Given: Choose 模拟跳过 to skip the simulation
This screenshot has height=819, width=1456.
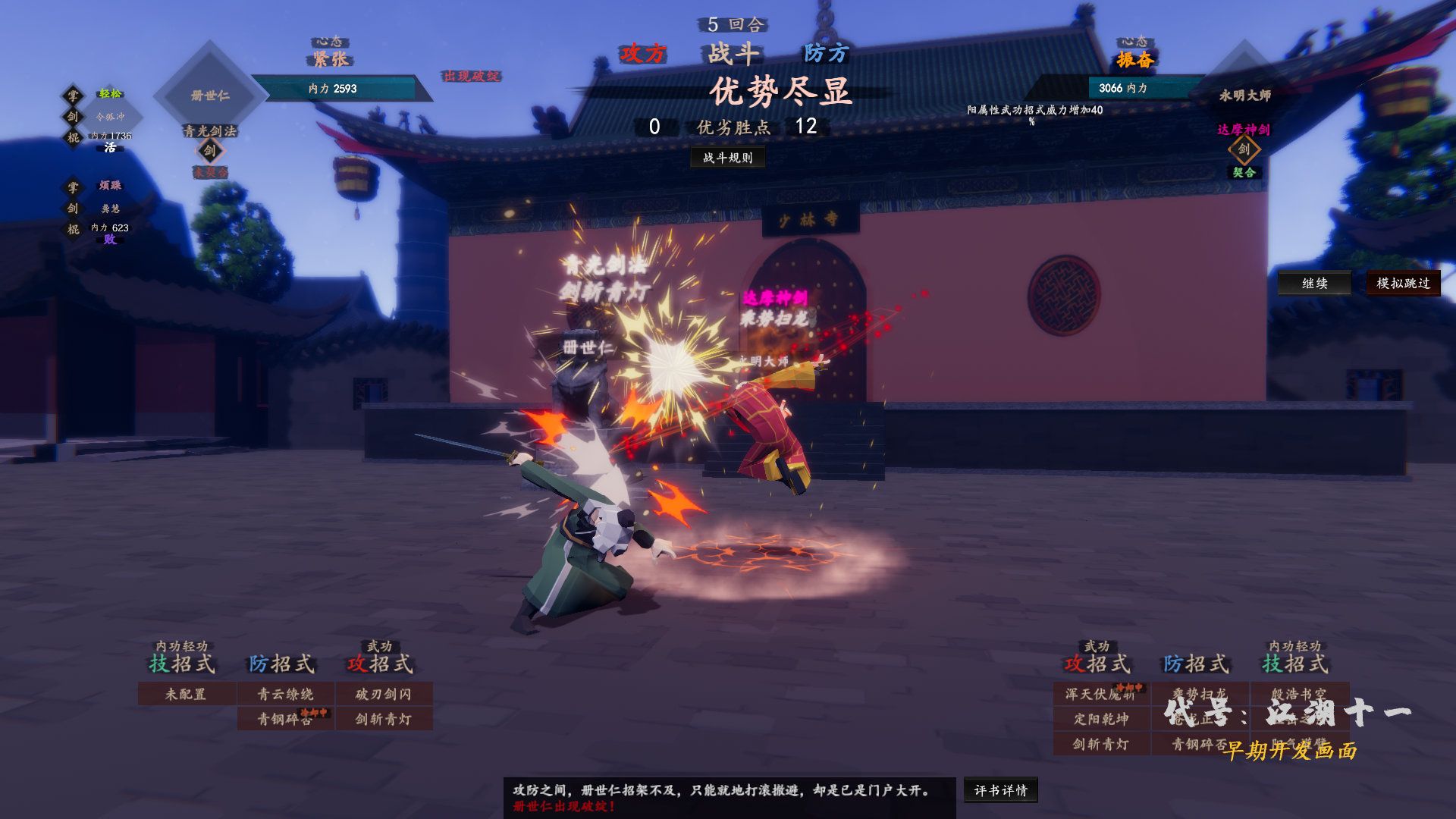Looking at the screenshot, I should coord(1402,283).
